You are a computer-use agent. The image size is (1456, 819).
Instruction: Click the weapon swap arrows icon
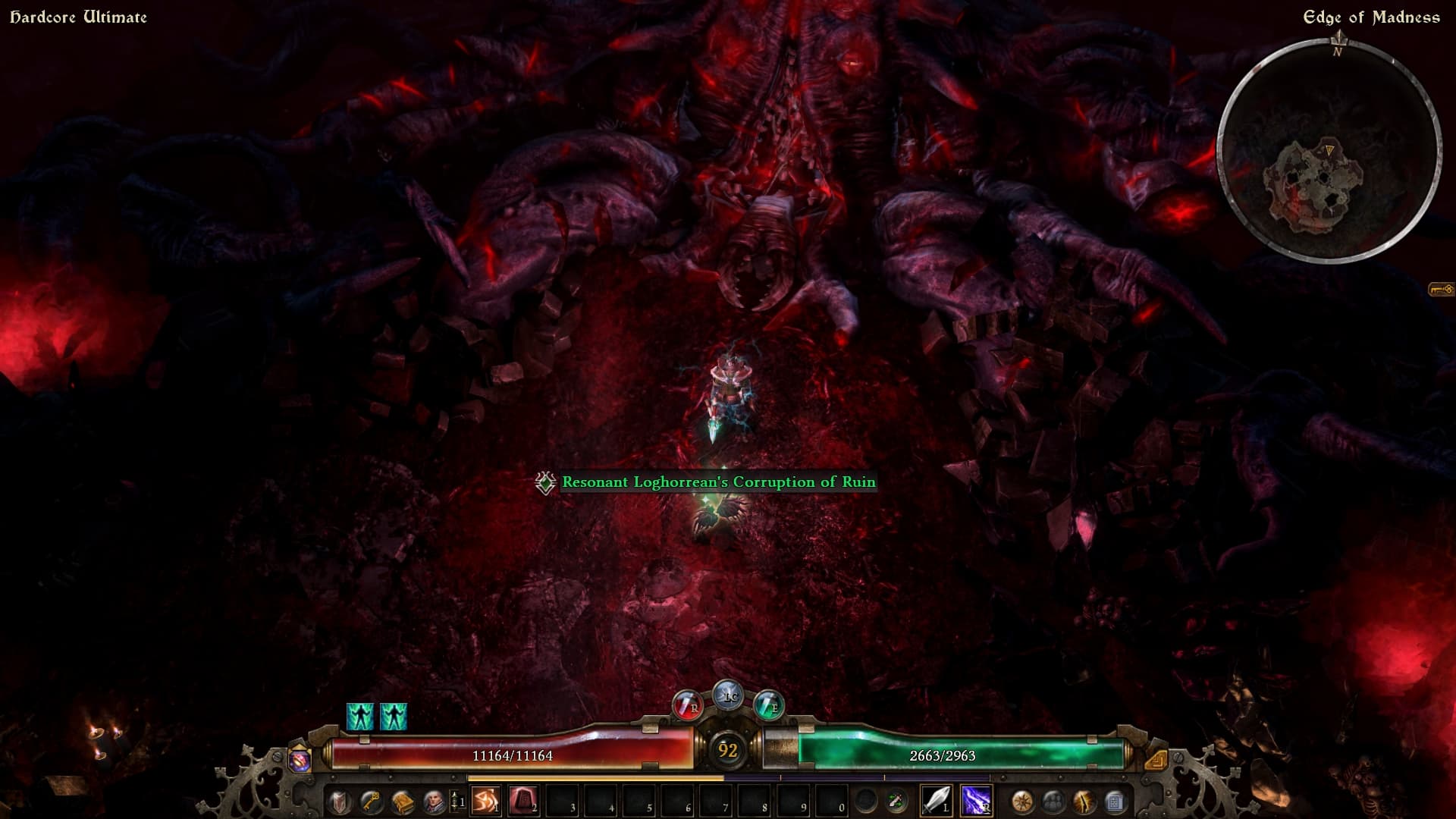coord(897,801)
